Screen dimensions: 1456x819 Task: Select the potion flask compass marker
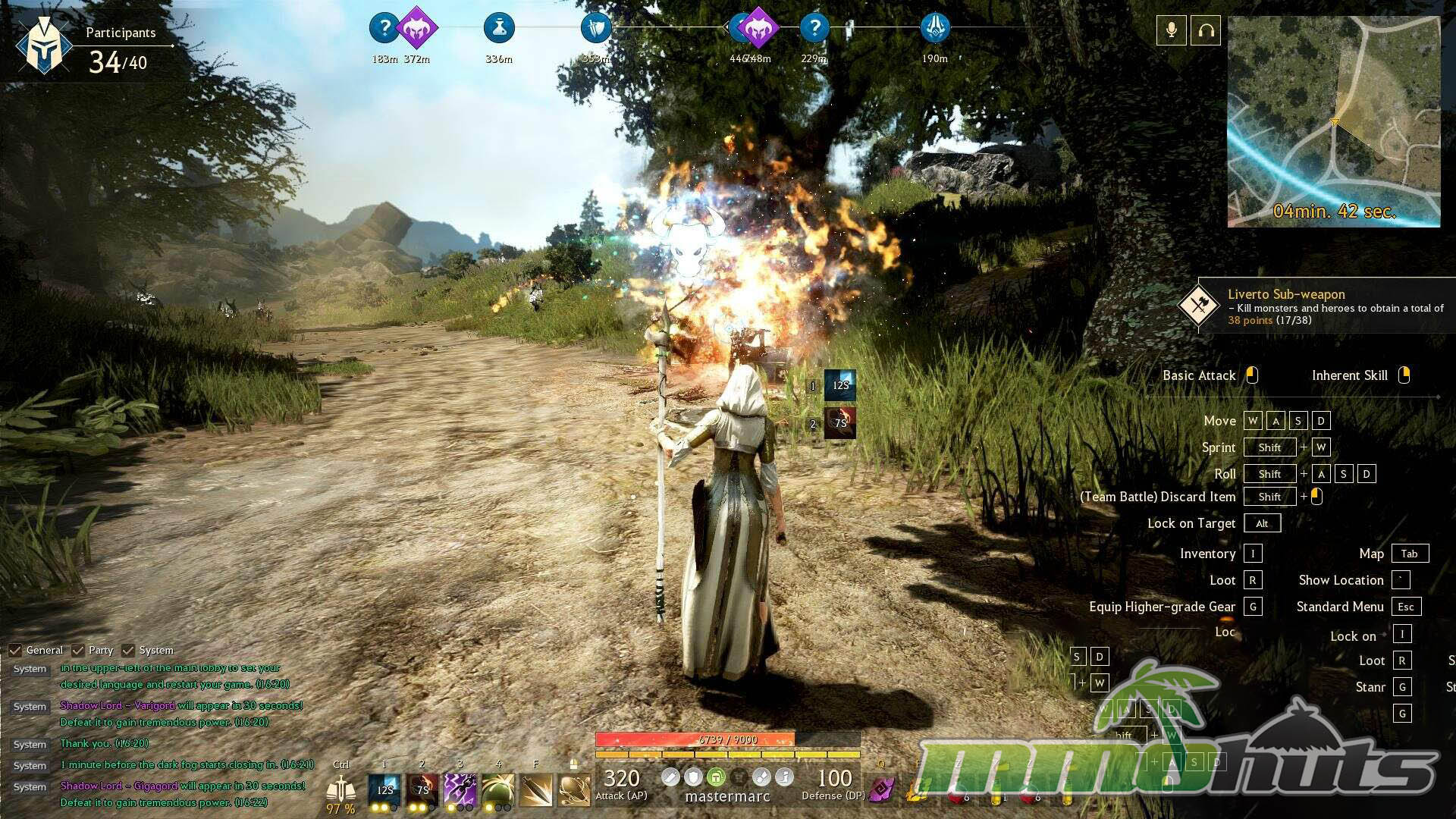[x=499, y=28]
